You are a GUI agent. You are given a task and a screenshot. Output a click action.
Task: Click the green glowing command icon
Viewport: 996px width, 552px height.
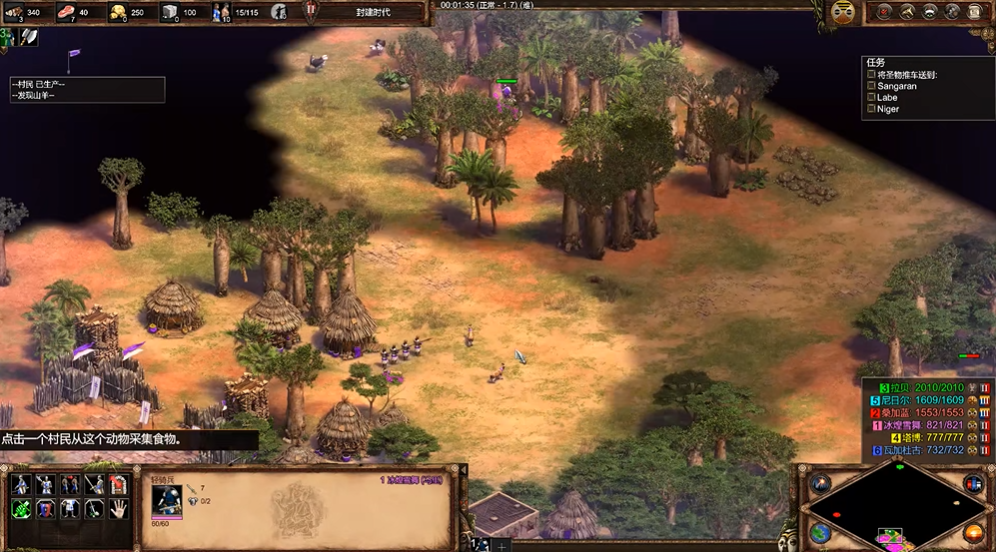tap(21, 509)
